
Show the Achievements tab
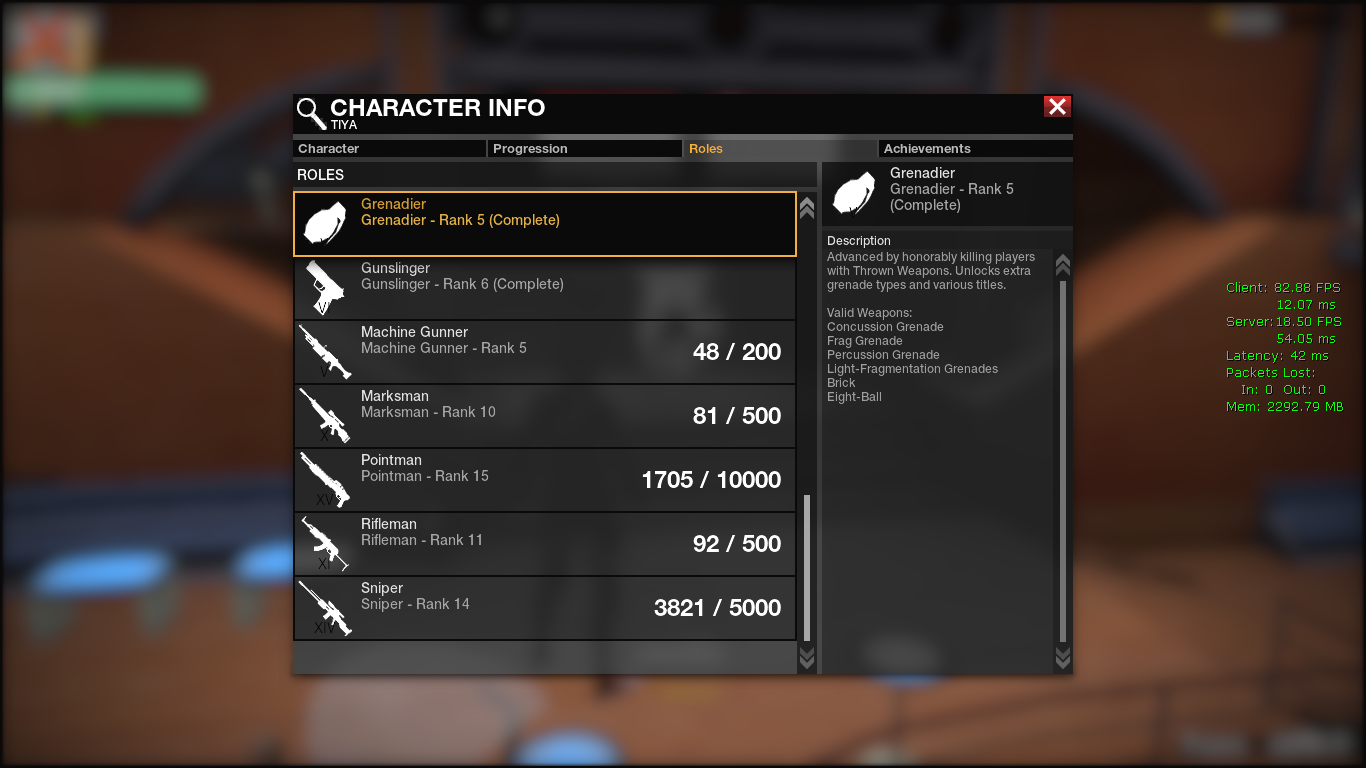(974, 149)
